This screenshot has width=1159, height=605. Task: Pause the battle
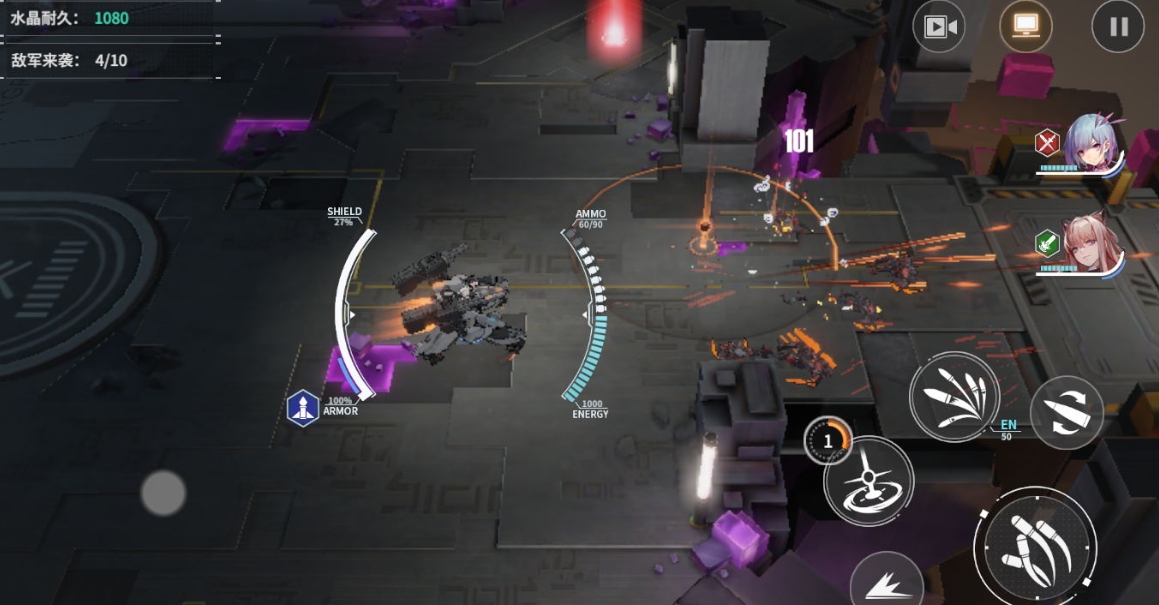pos(1117,27)
